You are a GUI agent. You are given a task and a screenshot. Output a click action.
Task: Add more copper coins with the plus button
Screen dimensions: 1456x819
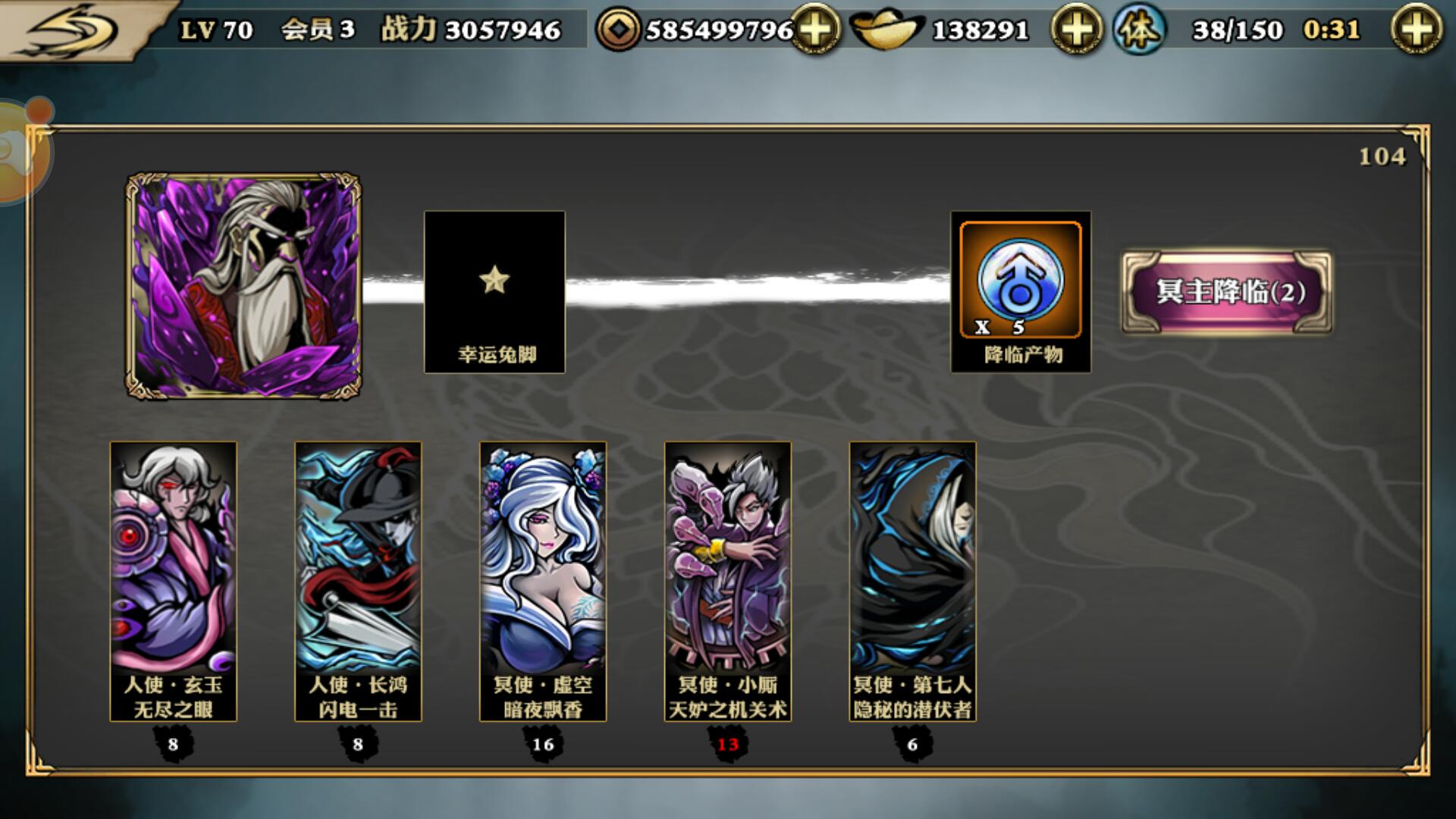point(815,30)
